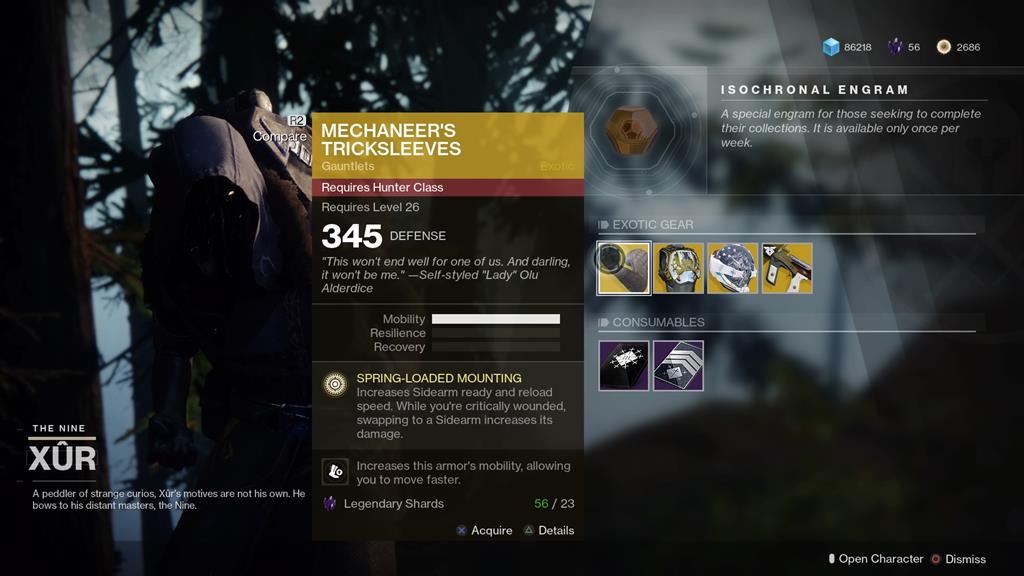1024x576 pixels.
Task: Select the Mechaneer's Tricksleeves gauntlets slot
Action: pos(624,268)
